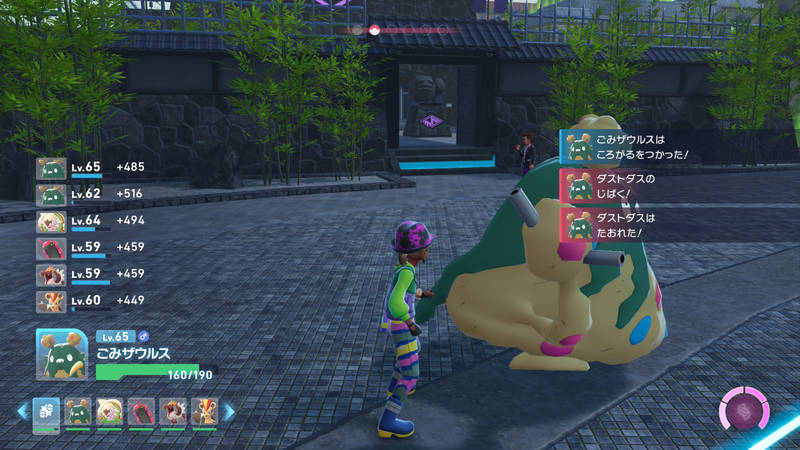Pick the Garbodor slot in the bottom bar
The height and width of the screenshot is (450, 800).
point(78,411)
